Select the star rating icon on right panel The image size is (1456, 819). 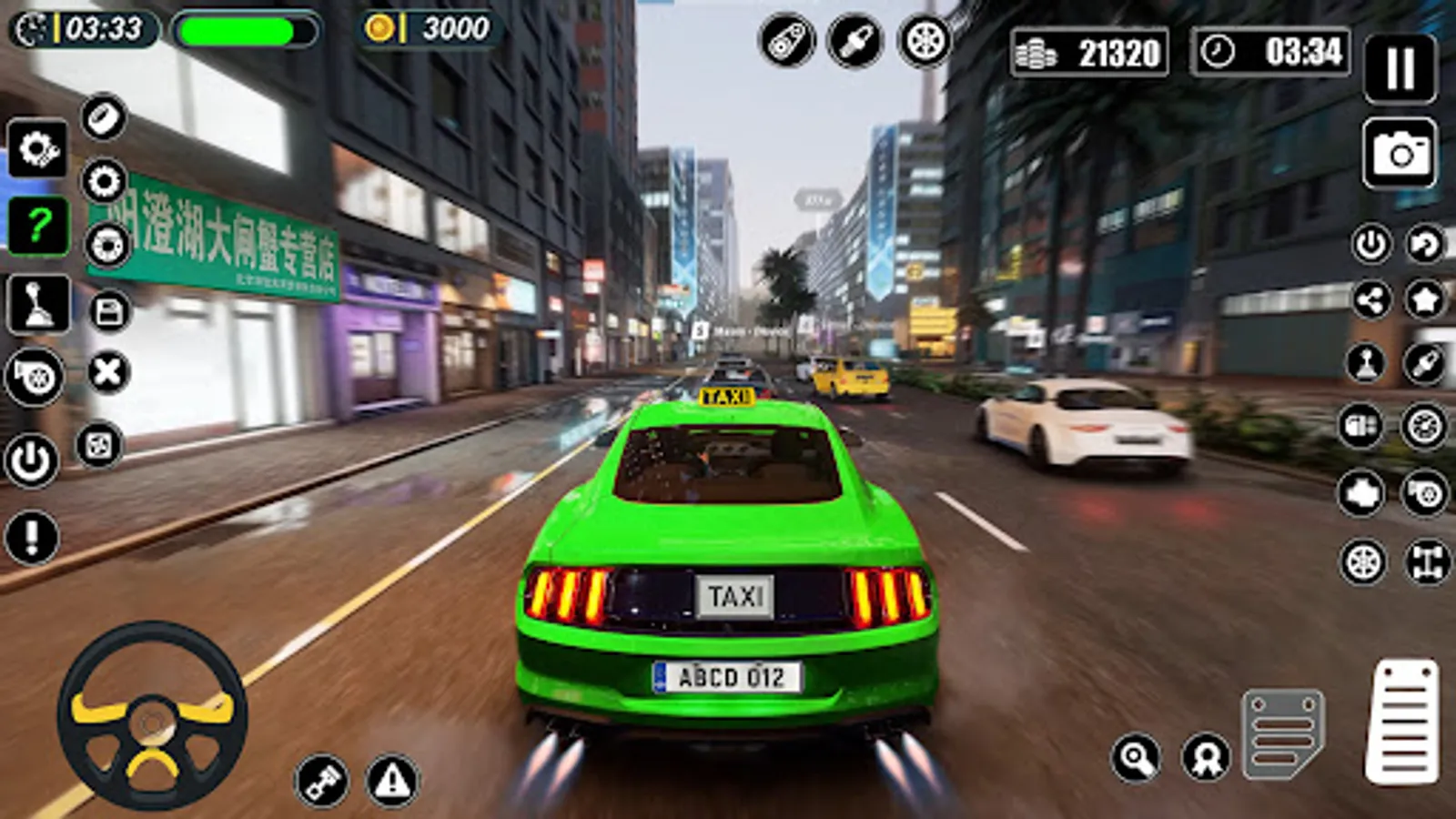[x=1424, y=299]
